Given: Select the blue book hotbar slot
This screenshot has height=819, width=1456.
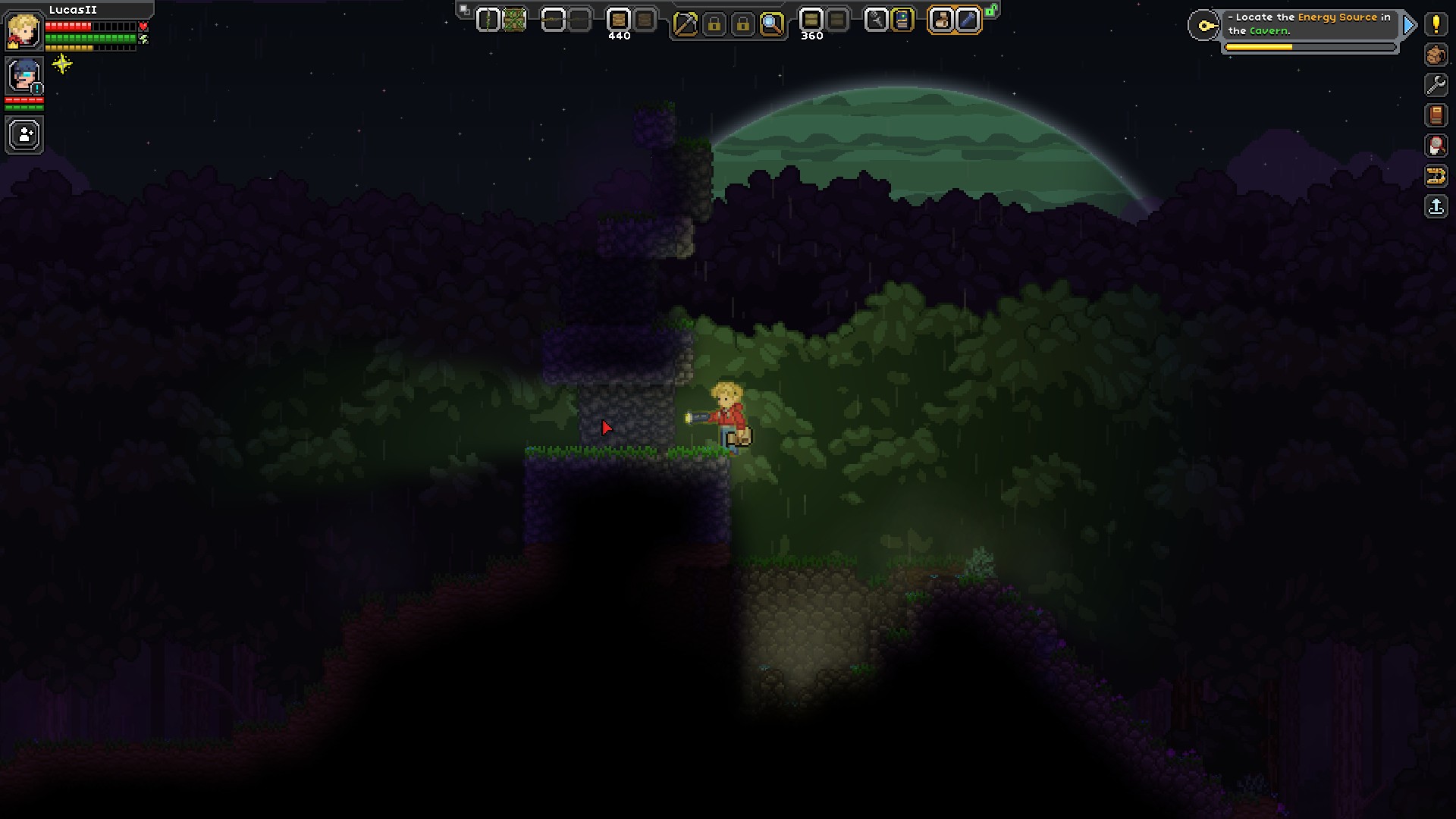Looking at the screenshot, I should pos(902,20).
